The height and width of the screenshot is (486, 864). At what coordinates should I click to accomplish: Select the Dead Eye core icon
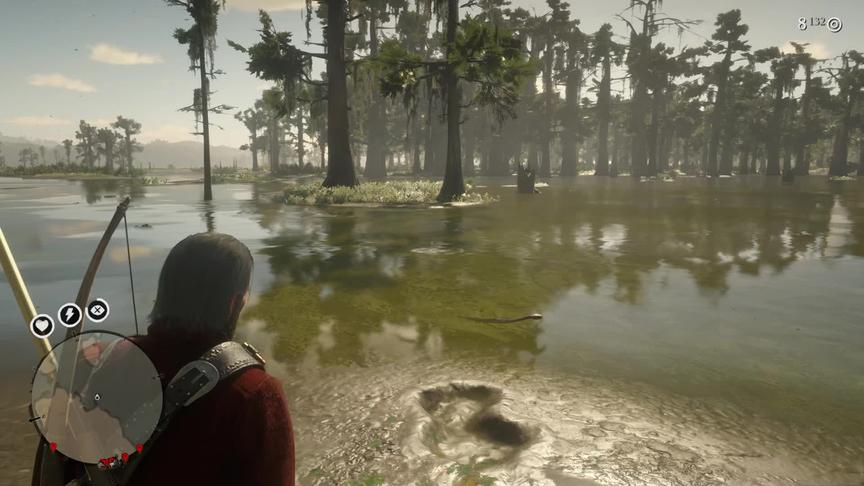(x=98, y=310)
